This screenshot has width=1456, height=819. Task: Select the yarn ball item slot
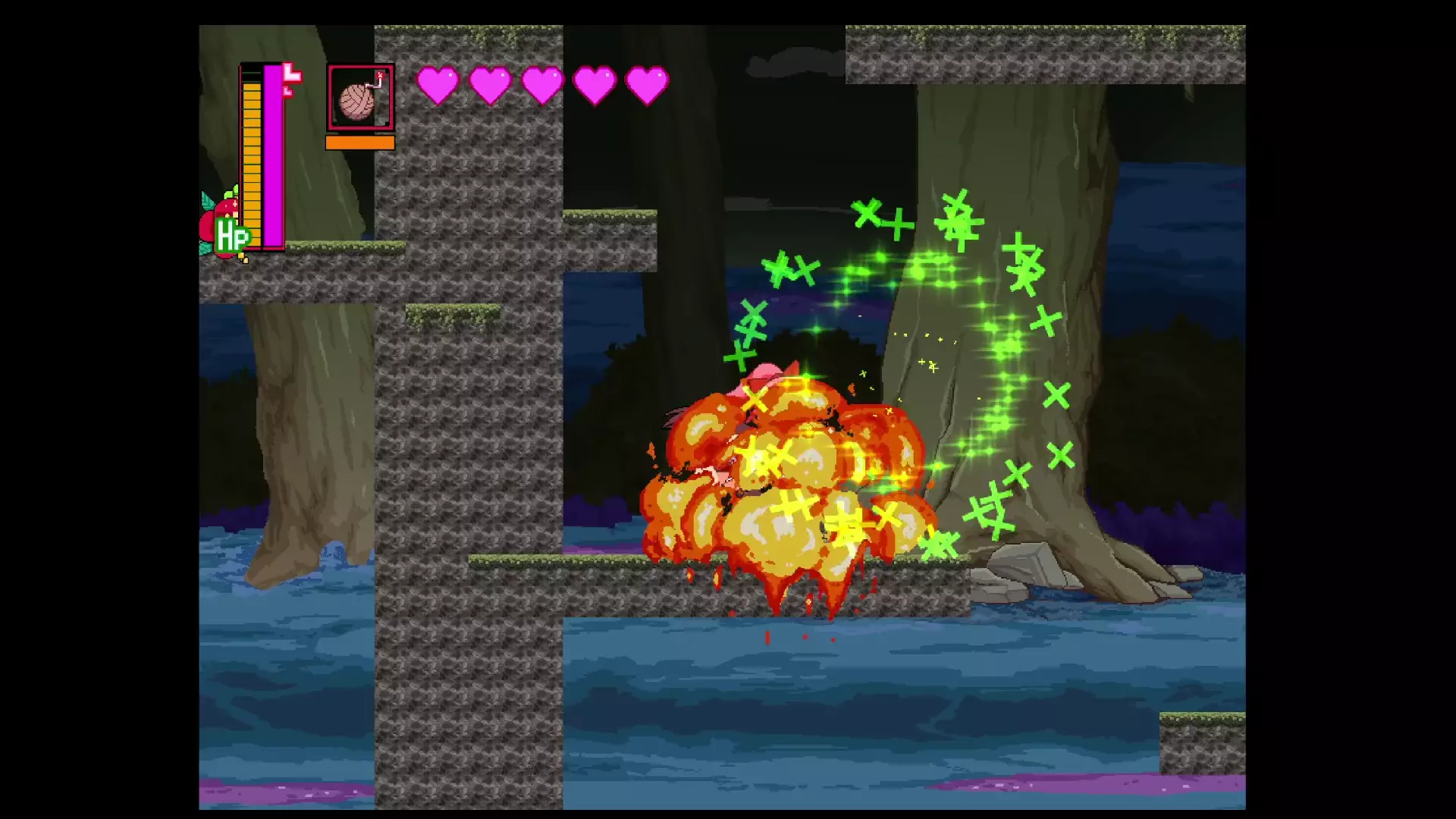360,98
